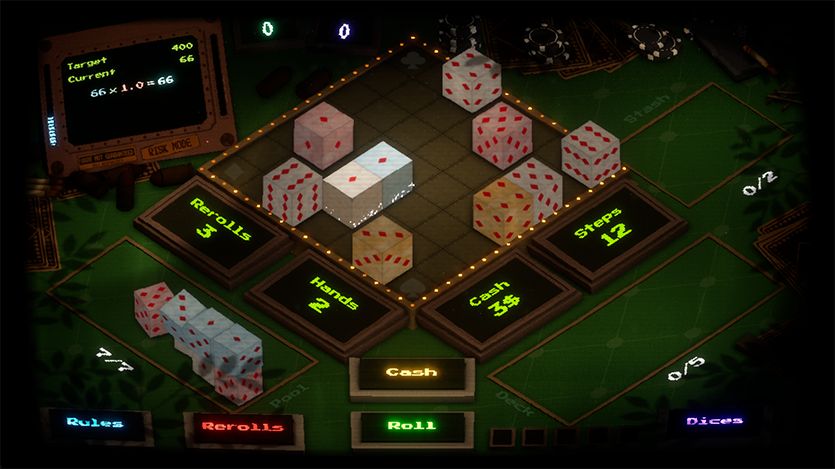
Task: Open the Rules panel
Action: (96, 422)
